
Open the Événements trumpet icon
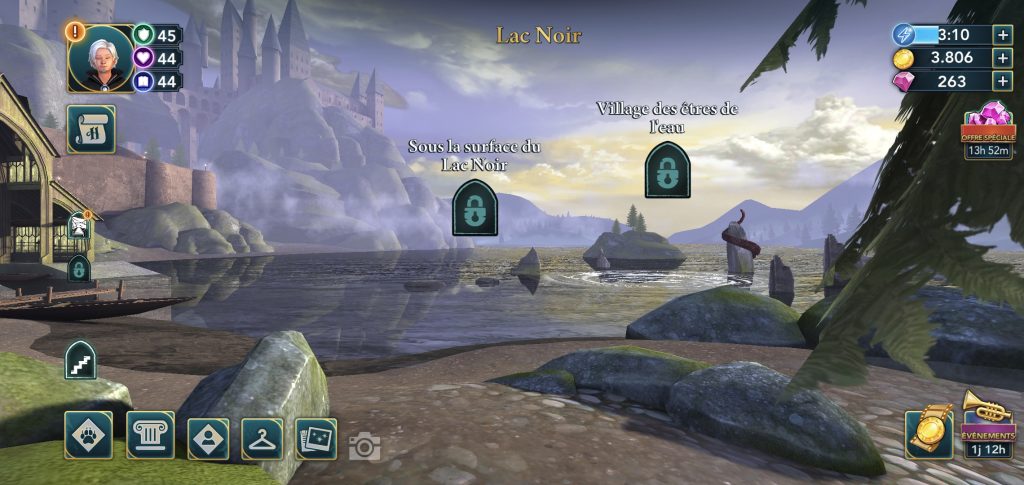click(x=988, y=422)
